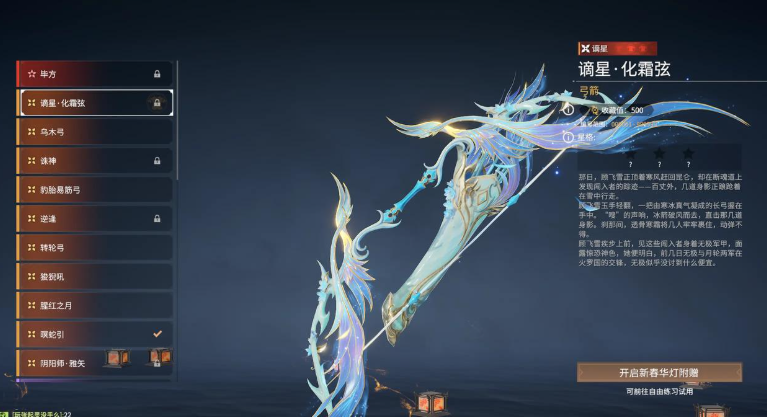Select the 毕方 weapon skin entry
The width and height of the screenshot is (767, 417).
tap(94, 73)
